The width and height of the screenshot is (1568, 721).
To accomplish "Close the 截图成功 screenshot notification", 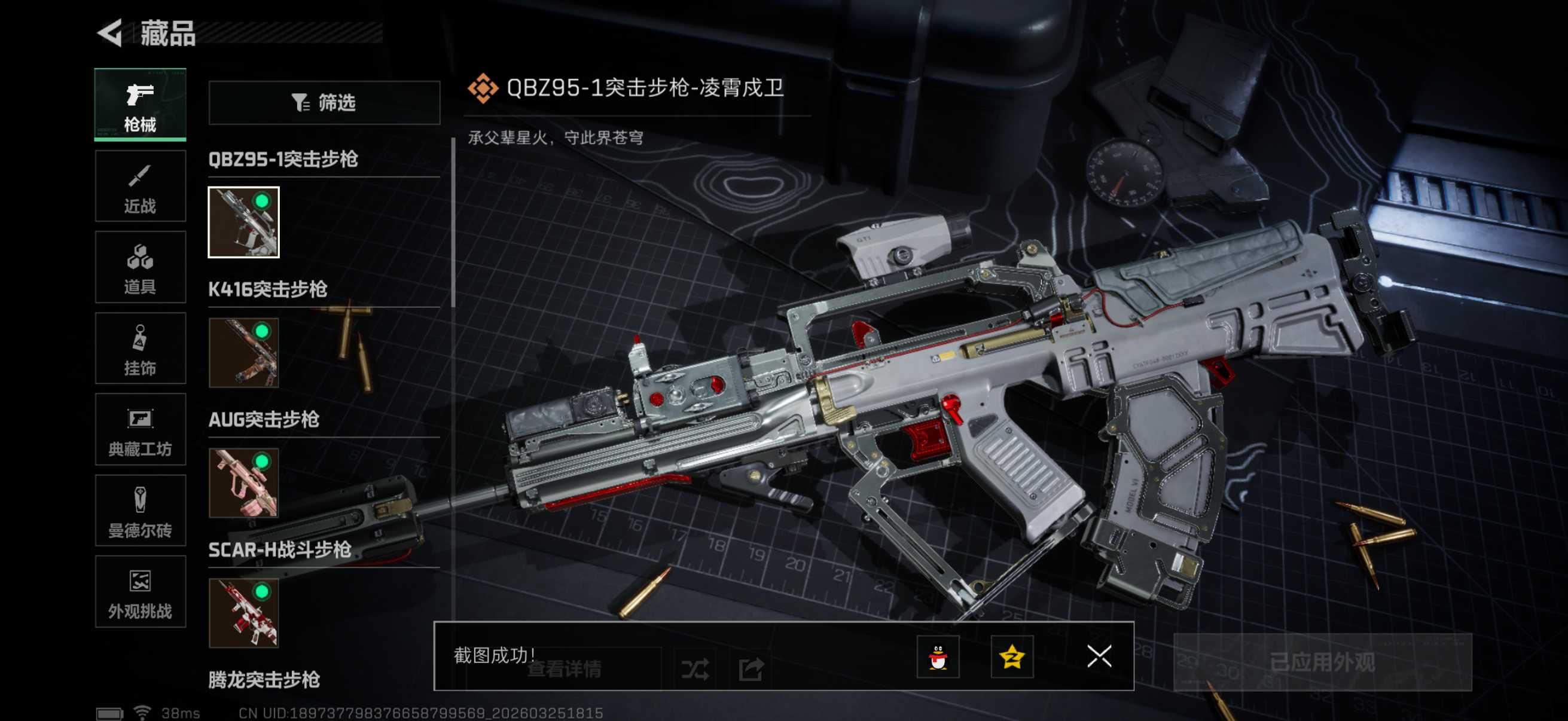I will point(1099,656).
